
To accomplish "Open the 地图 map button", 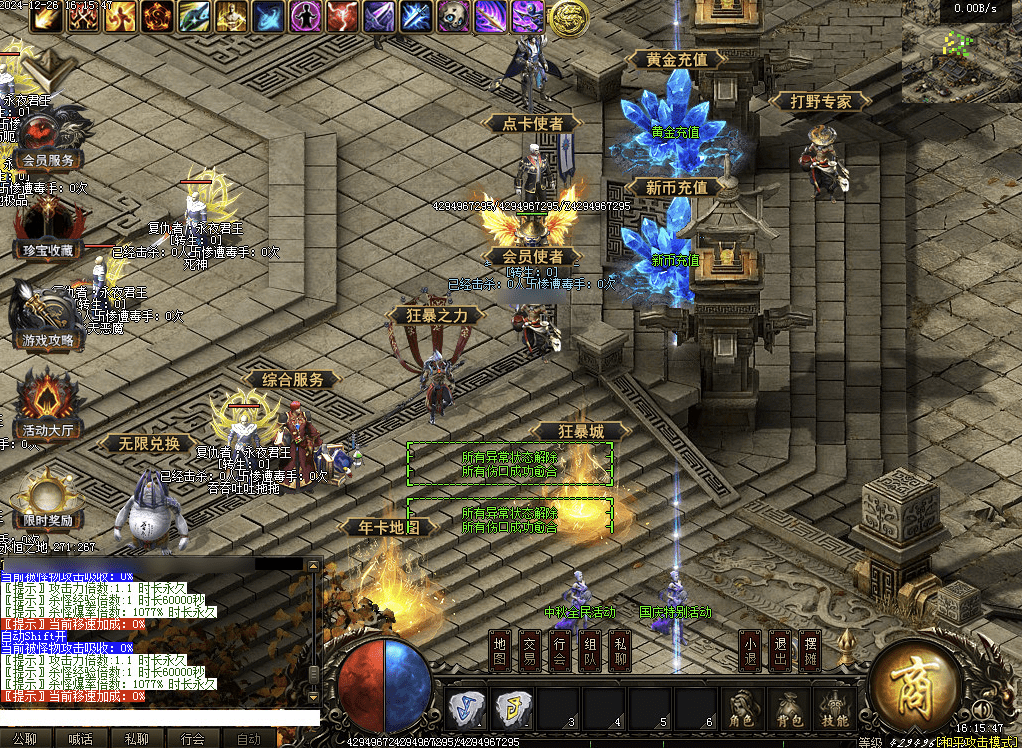I will pyautogui.click(x=501, y=652).
